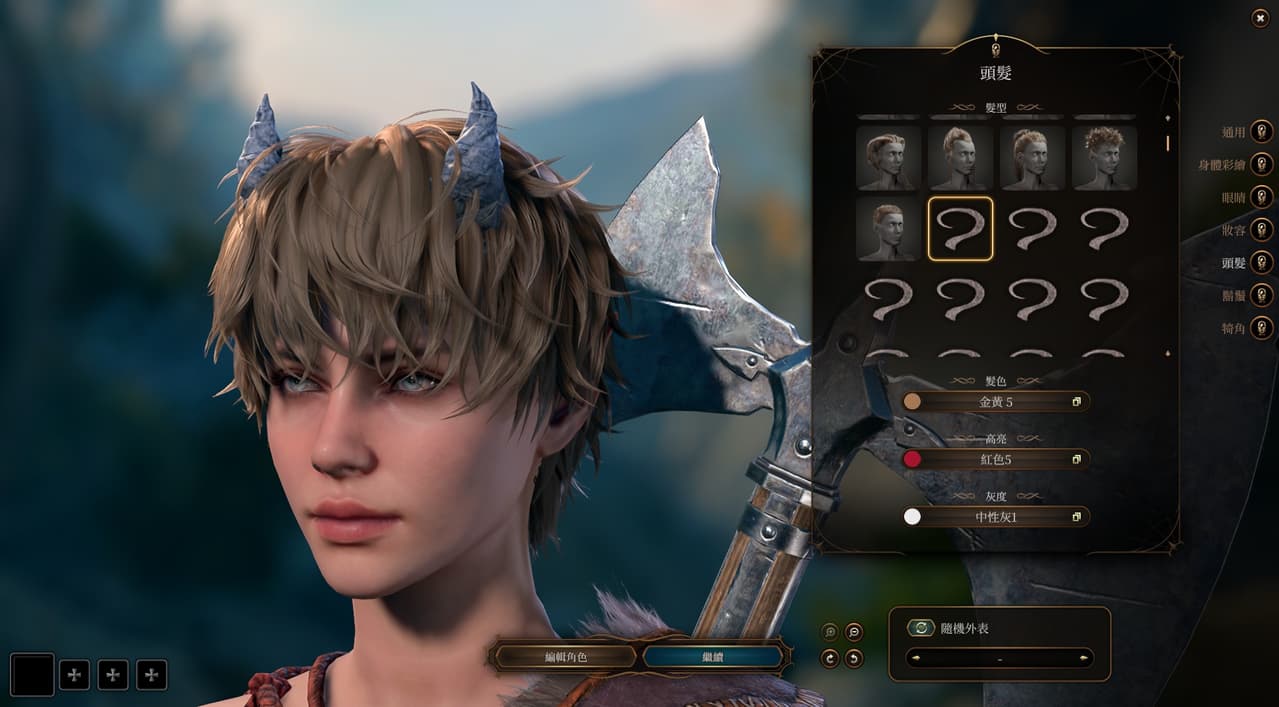Close the character appearance screen
This screenshot has width=1279, height=707.
(x=1260, y=18)
